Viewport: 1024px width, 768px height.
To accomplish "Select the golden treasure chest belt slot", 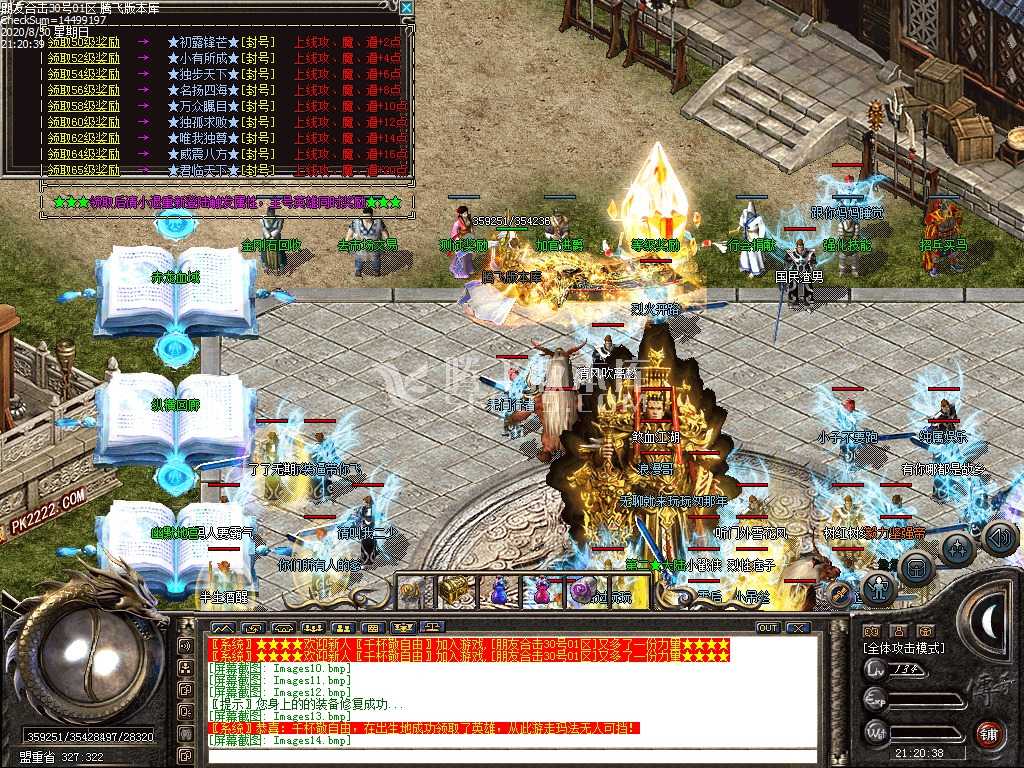I will pos(455,591).
